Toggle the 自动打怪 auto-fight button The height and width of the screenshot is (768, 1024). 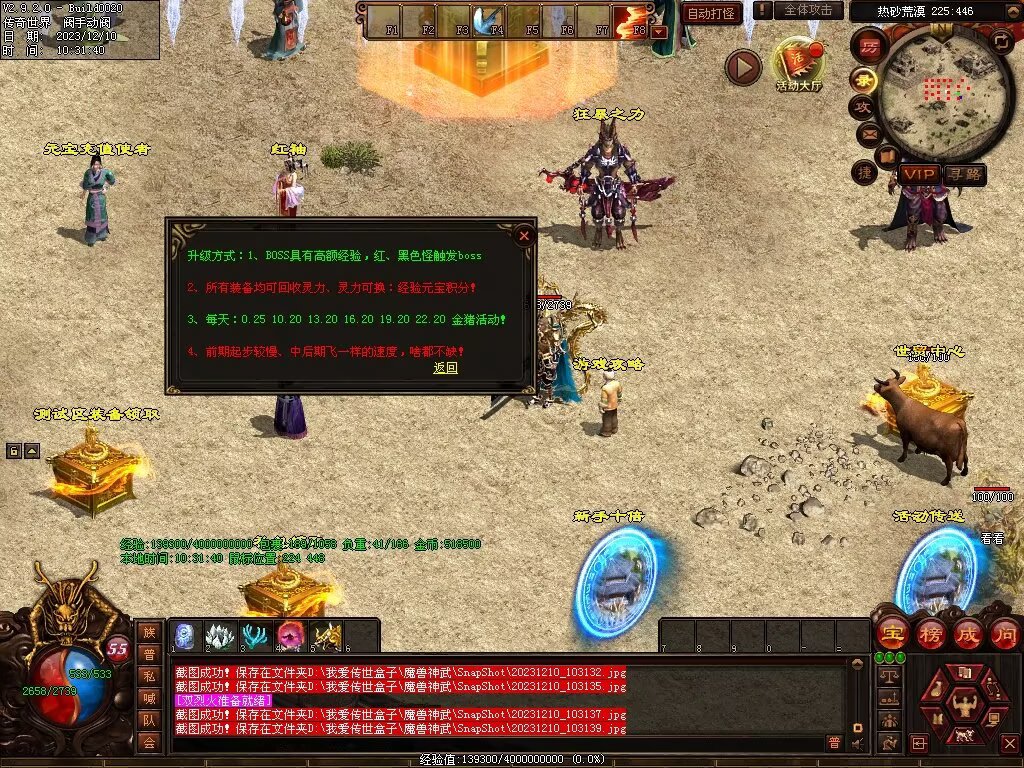711,13
